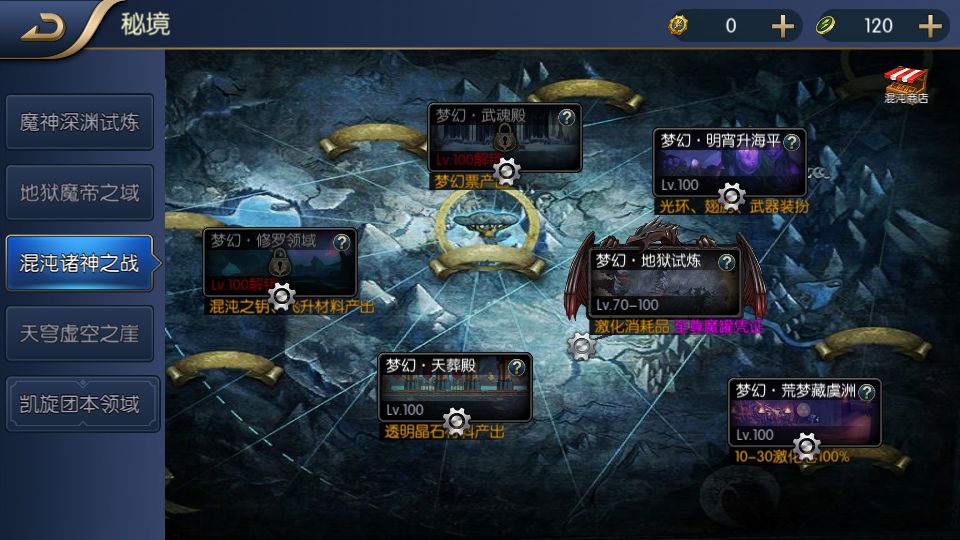Open the 混沌商店 shop icon

[906, 85]
